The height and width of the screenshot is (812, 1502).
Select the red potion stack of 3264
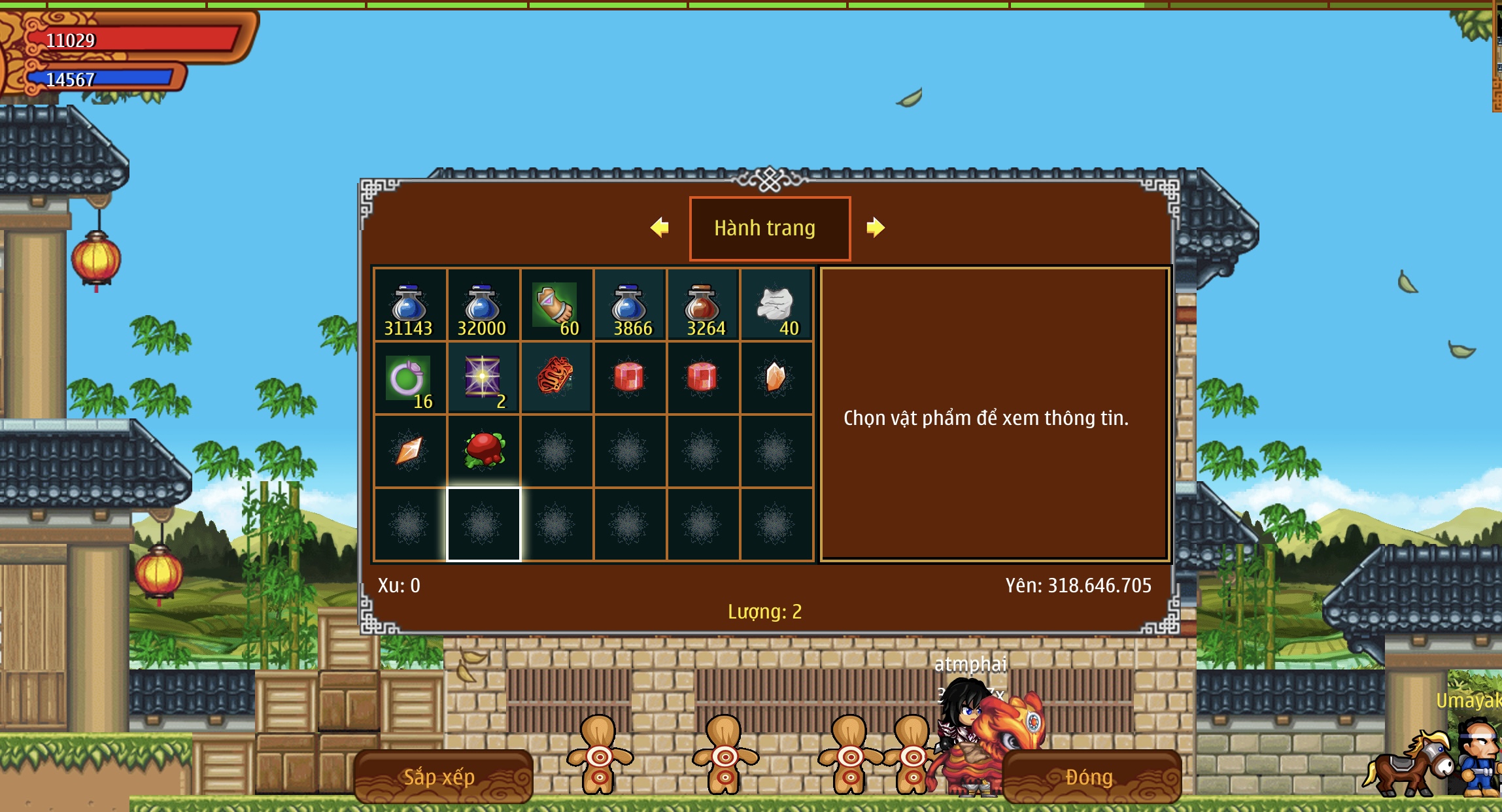(702, 305)
